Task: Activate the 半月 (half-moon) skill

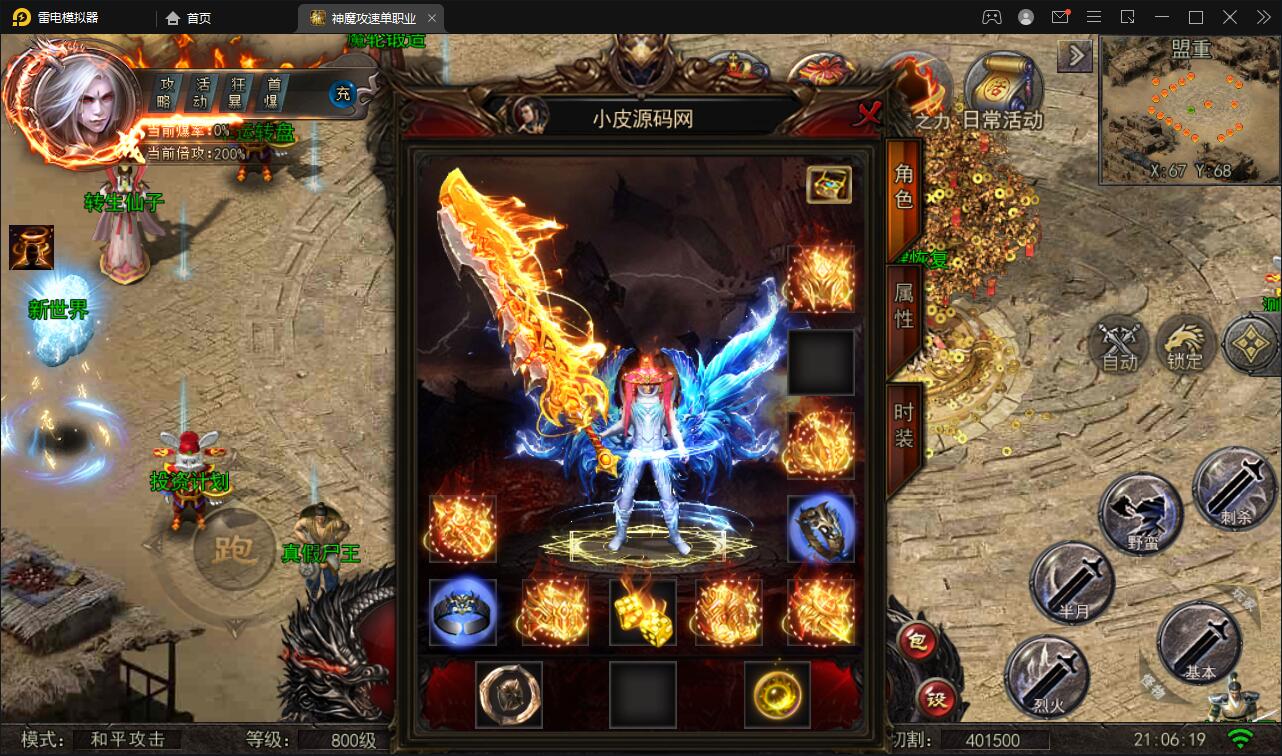Action: 1071,581
